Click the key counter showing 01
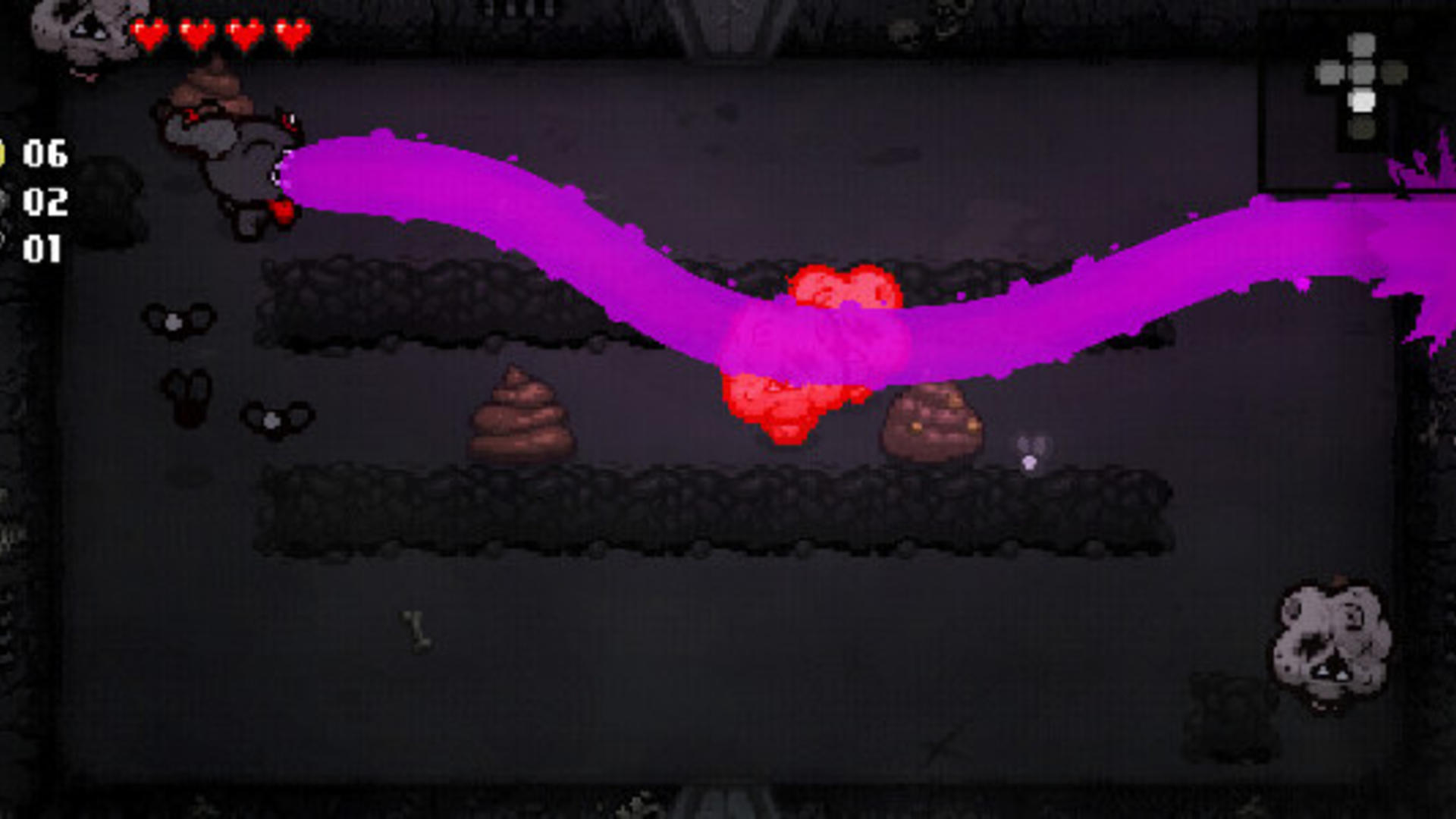1456x819 pixels. [x=42, y=250]
